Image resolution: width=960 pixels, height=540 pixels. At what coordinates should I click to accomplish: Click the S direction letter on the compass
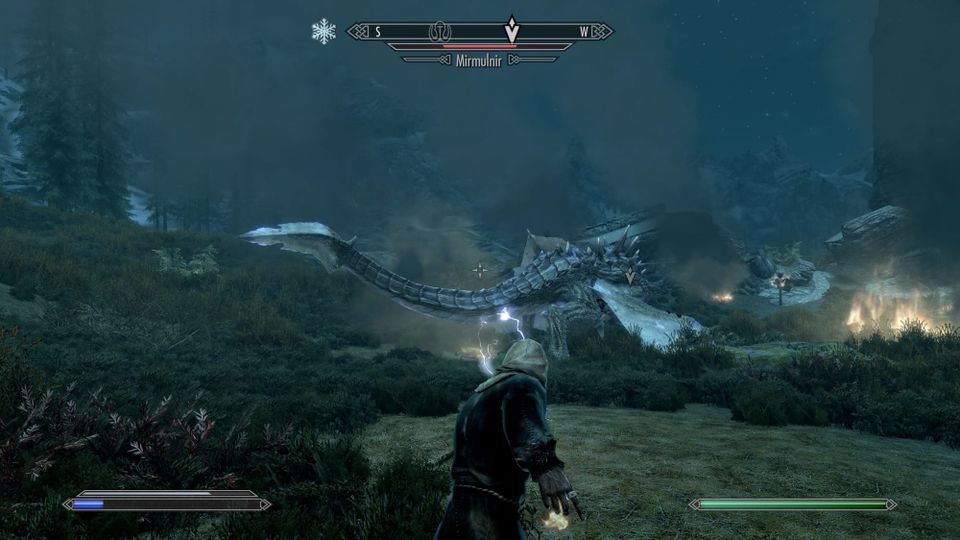(x=378, y=32)
